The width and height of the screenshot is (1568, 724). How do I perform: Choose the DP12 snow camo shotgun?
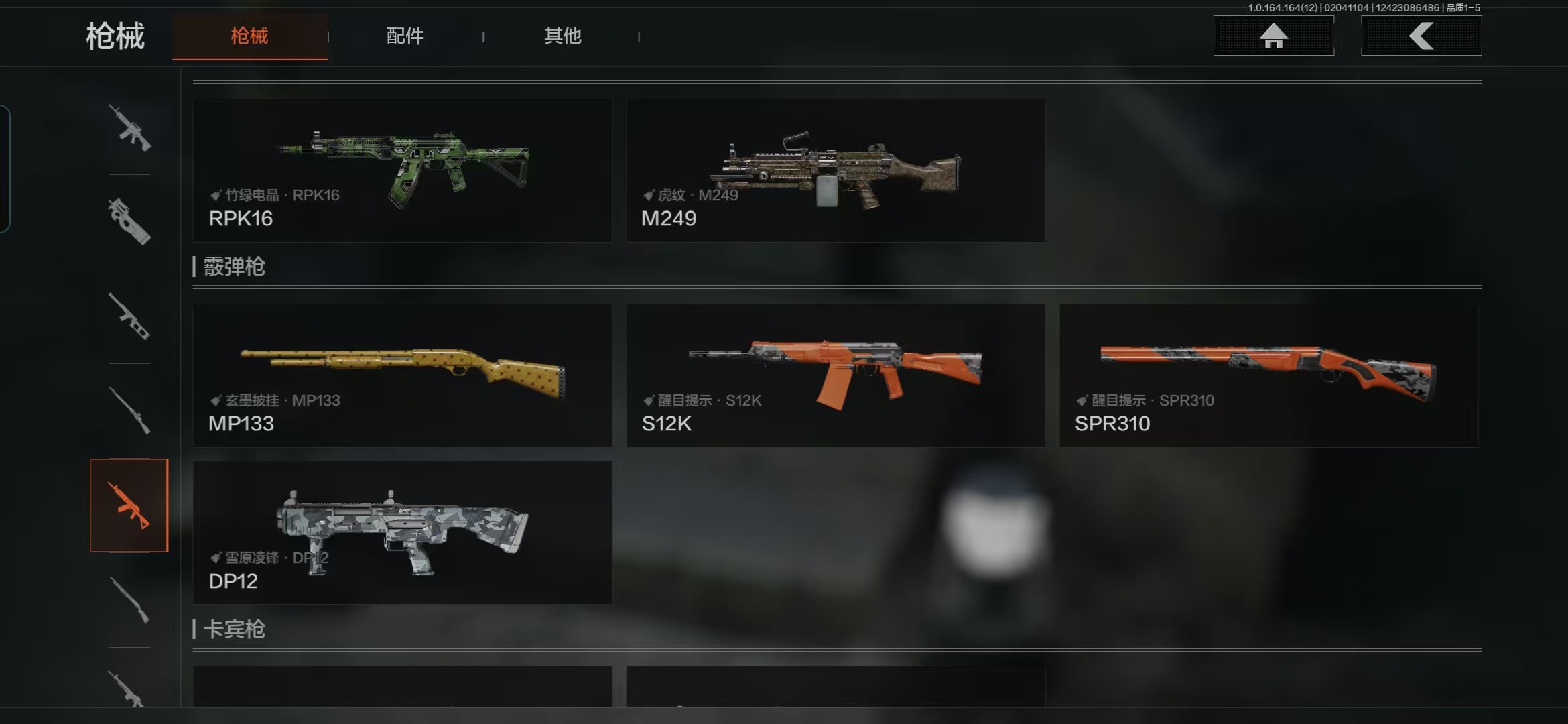click(x=402, y=532)
